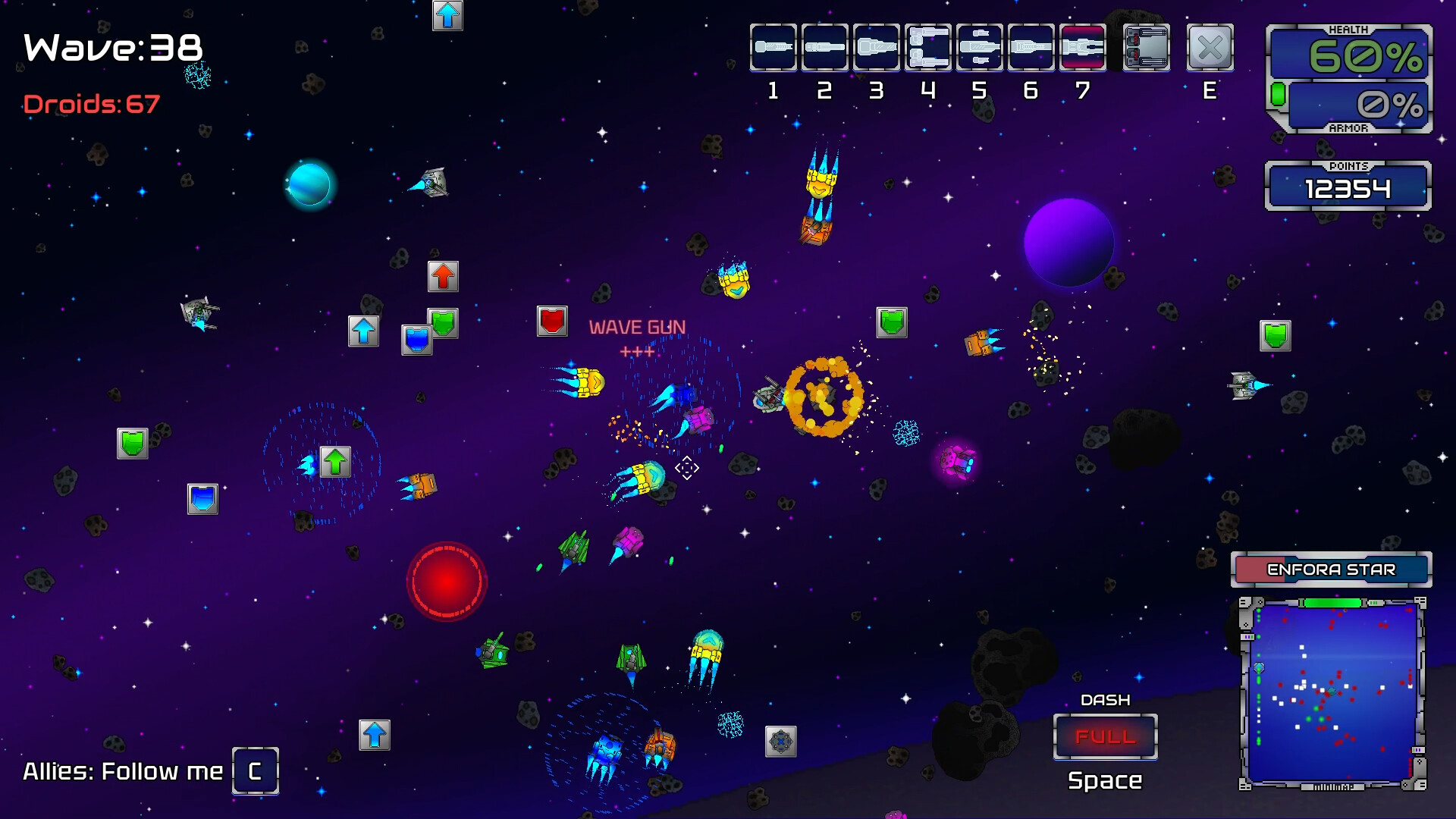
Task: Select weapon slot 5 twin launcher
Action: pyautogui.click(x=1031, y=47)
